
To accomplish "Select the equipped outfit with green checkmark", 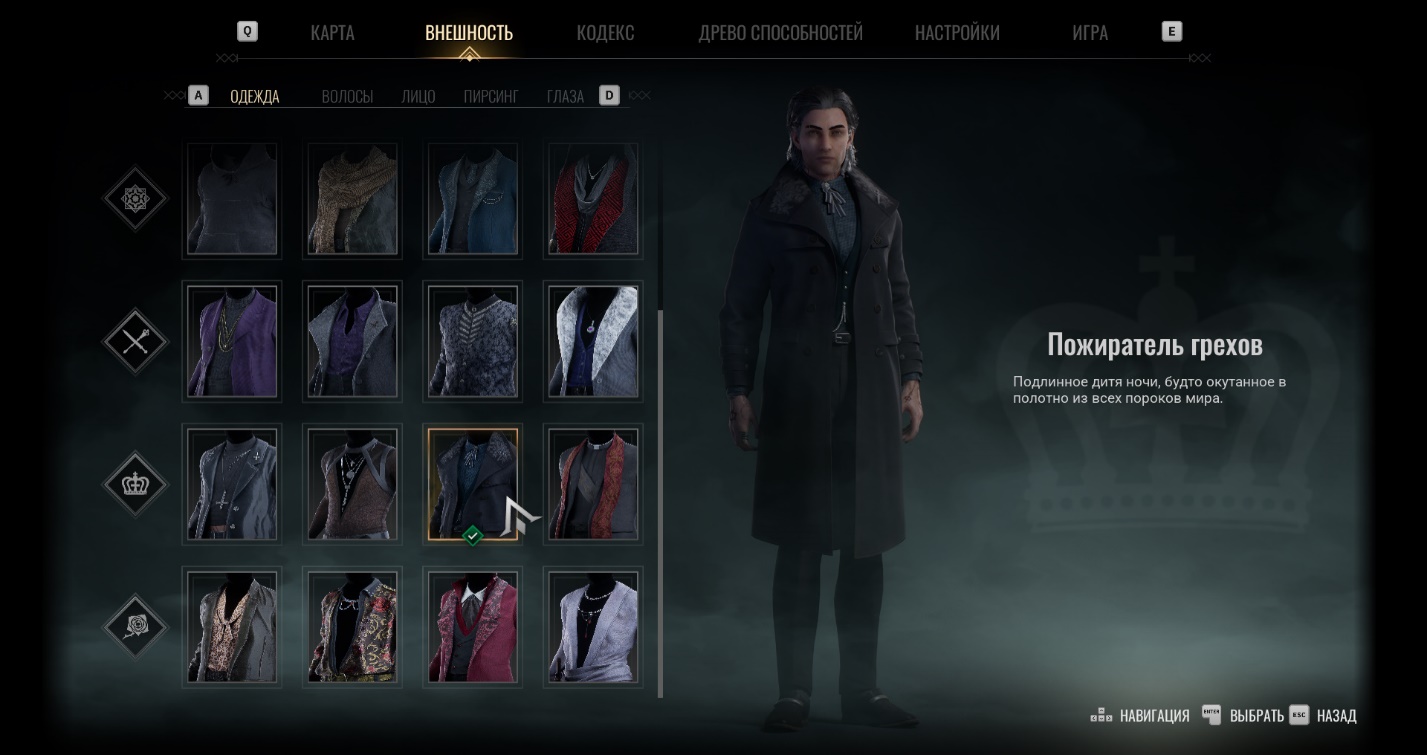I will (x=473, y=484).
